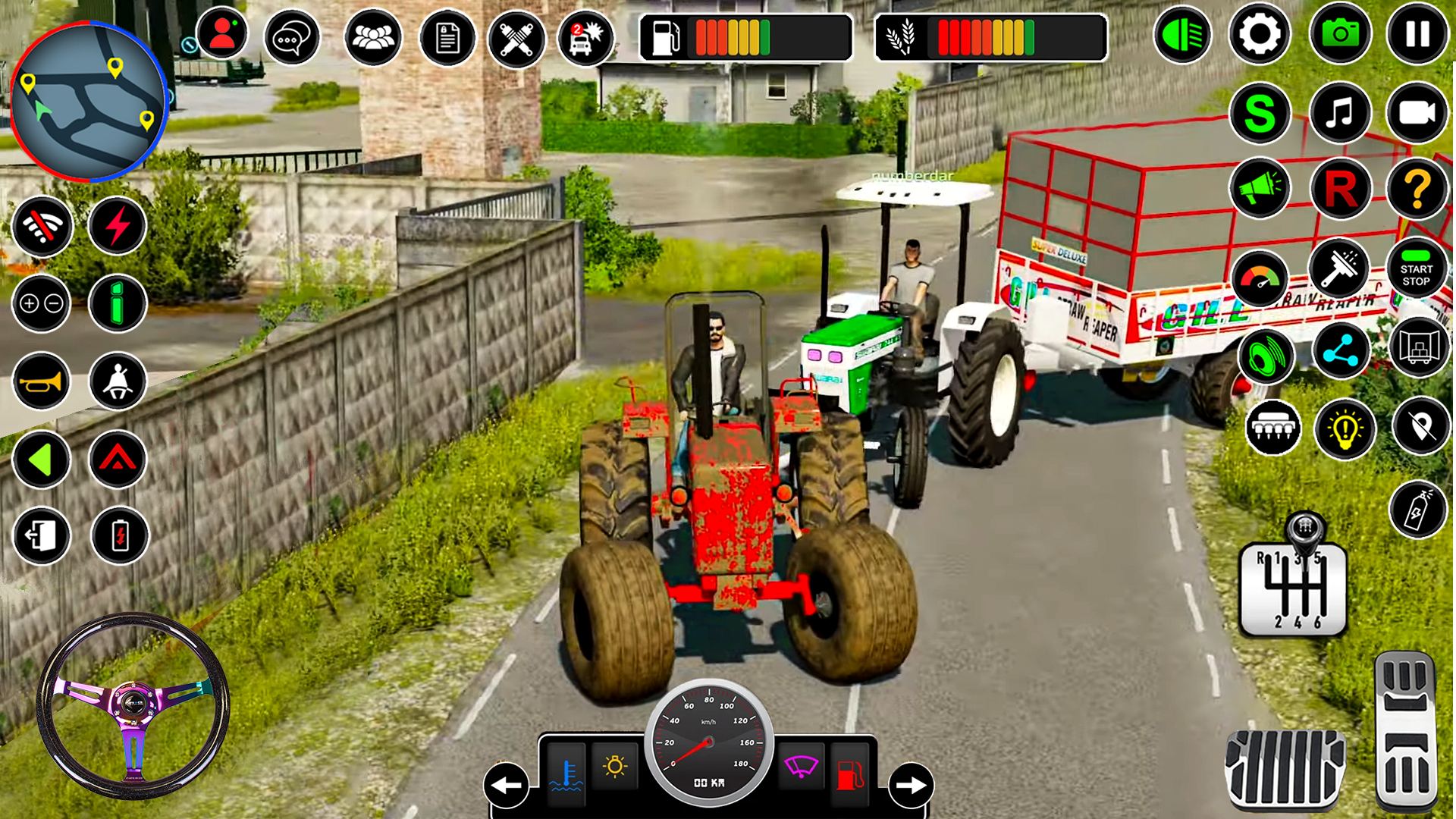The image size is (1456, 819).
Task: Check the fuel level gauge
Action: (x=747, y=36)
